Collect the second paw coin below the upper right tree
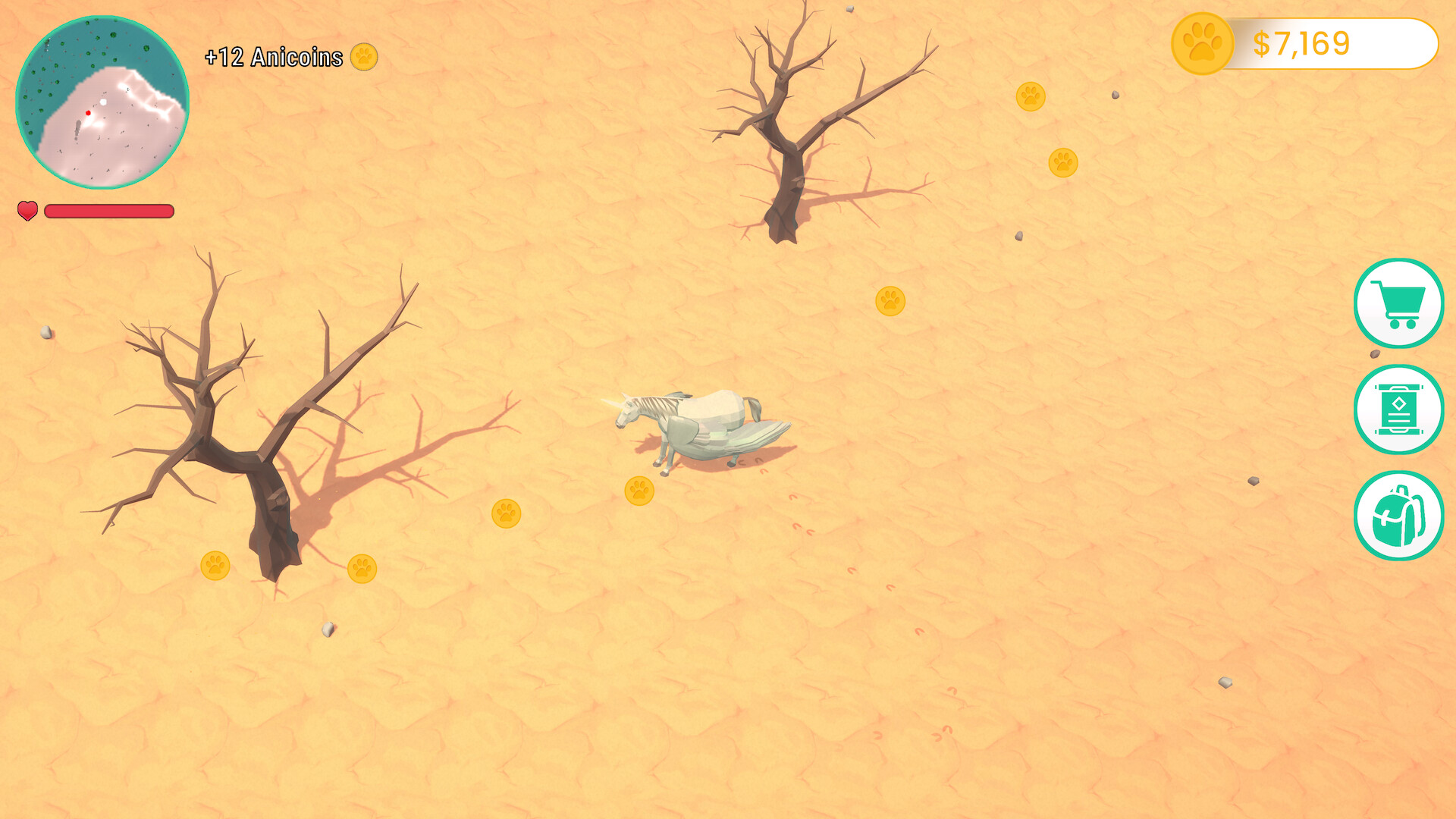1456x819 pixels. point(1064,161)
